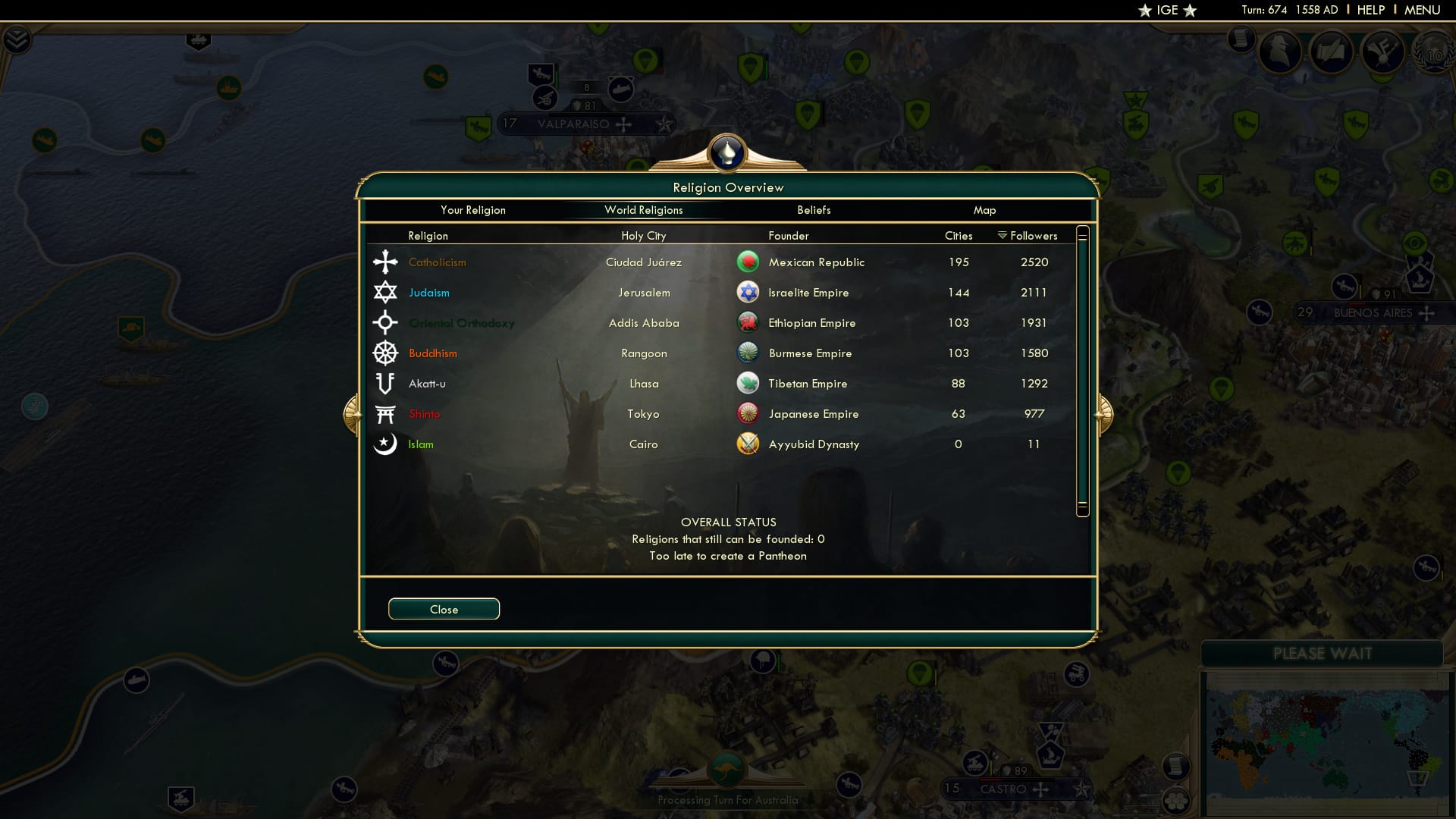Image resolution: width=1456 pixels, height=819 pixels.
Task: Select the Catholicism cross icon
Action: tap(386, 262)
